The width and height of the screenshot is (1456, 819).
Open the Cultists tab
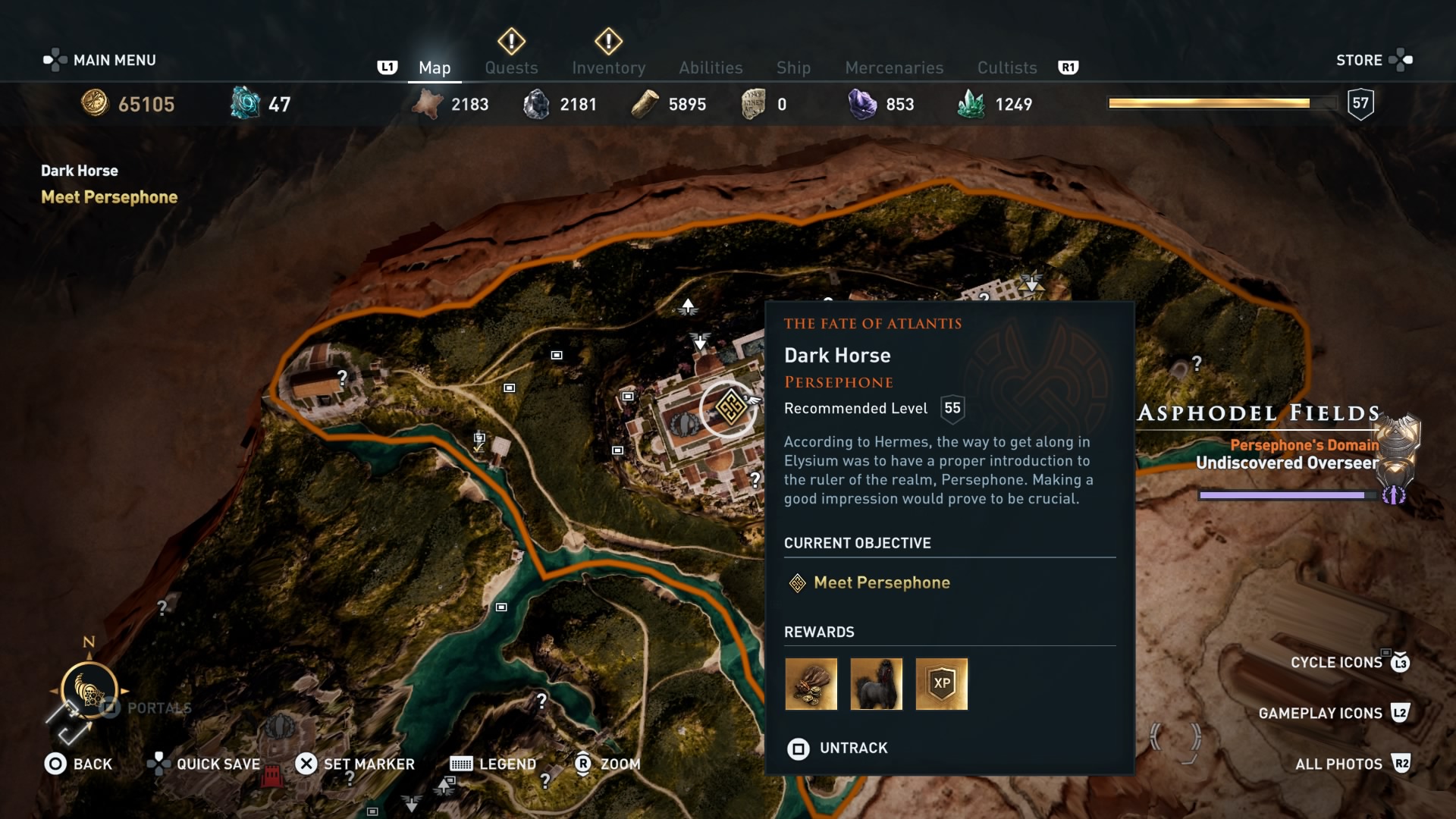point(1006,68)
